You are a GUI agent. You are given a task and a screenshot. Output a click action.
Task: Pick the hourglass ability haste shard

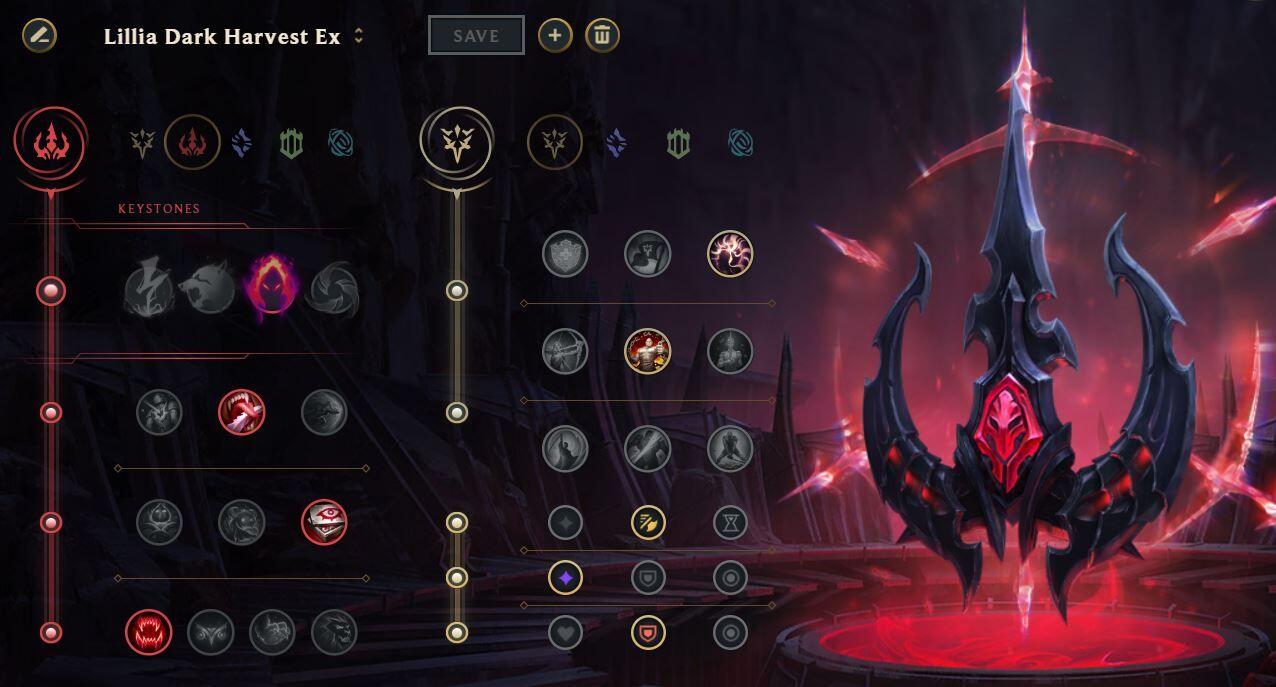click(731, 522)
